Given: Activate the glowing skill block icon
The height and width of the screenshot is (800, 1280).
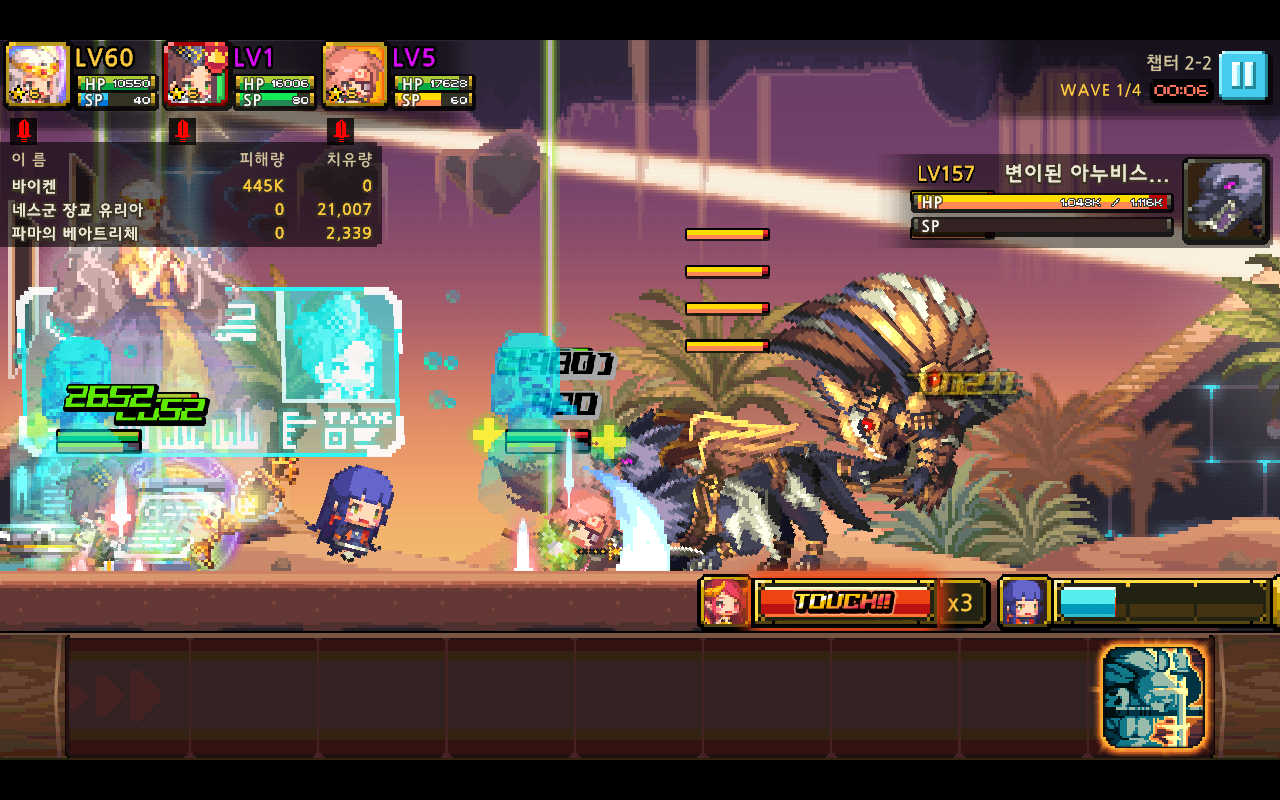Looking at the screenshot, I should point(1154,696).
